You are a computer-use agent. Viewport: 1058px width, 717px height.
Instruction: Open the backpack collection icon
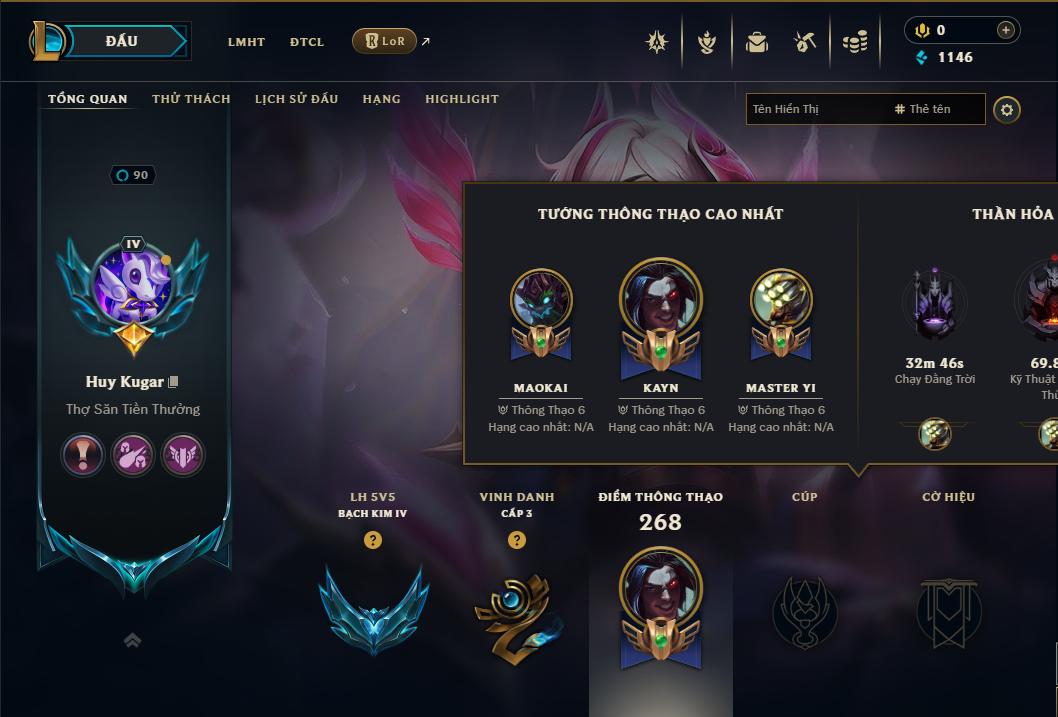pos(757,42)
